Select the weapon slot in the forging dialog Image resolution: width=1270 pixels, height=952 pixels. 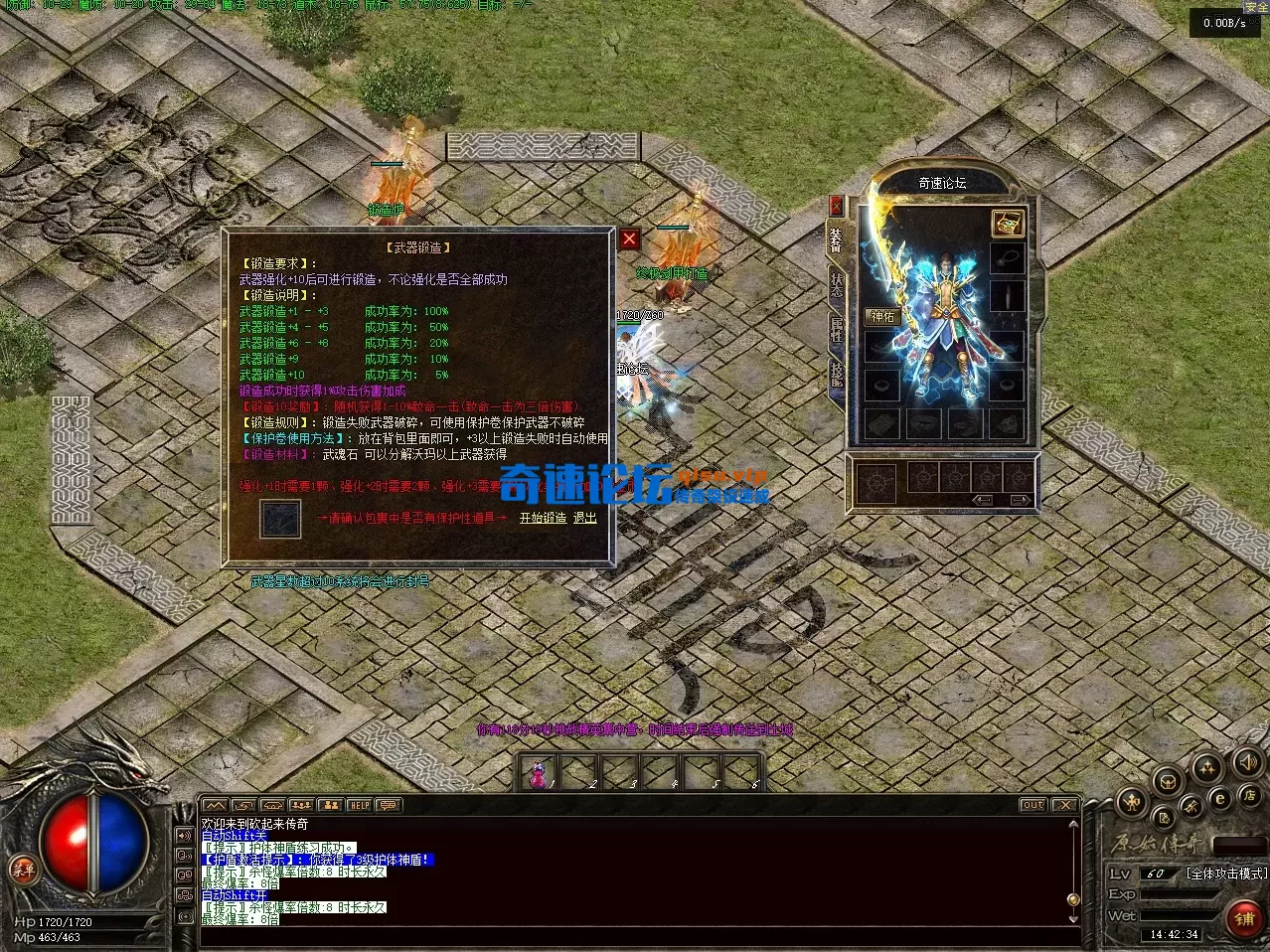click(279, 519)
